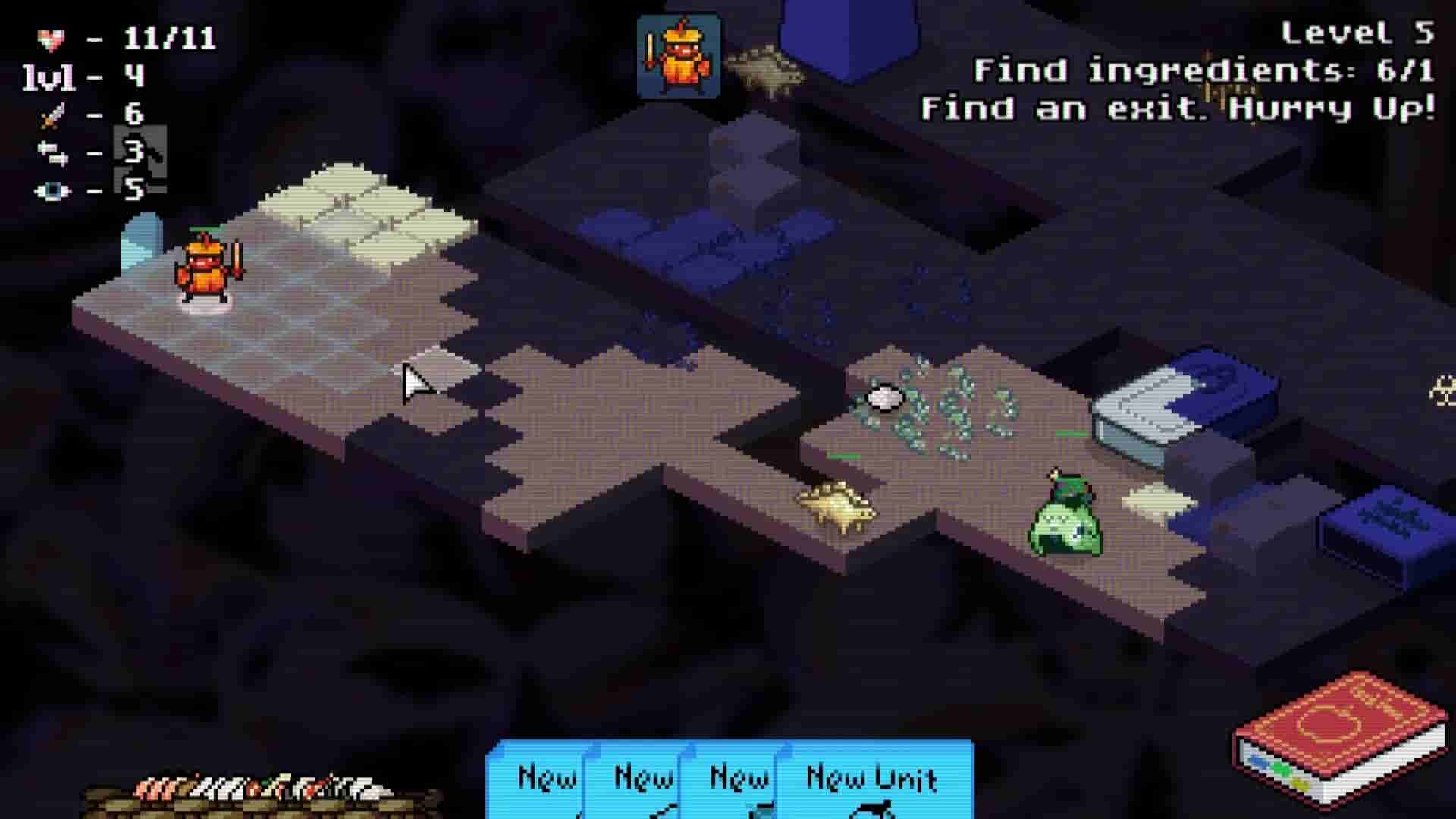This screenshot has width=1456, height=819.
Task: Click the heart health icon in the HUD
Action: 52,36
